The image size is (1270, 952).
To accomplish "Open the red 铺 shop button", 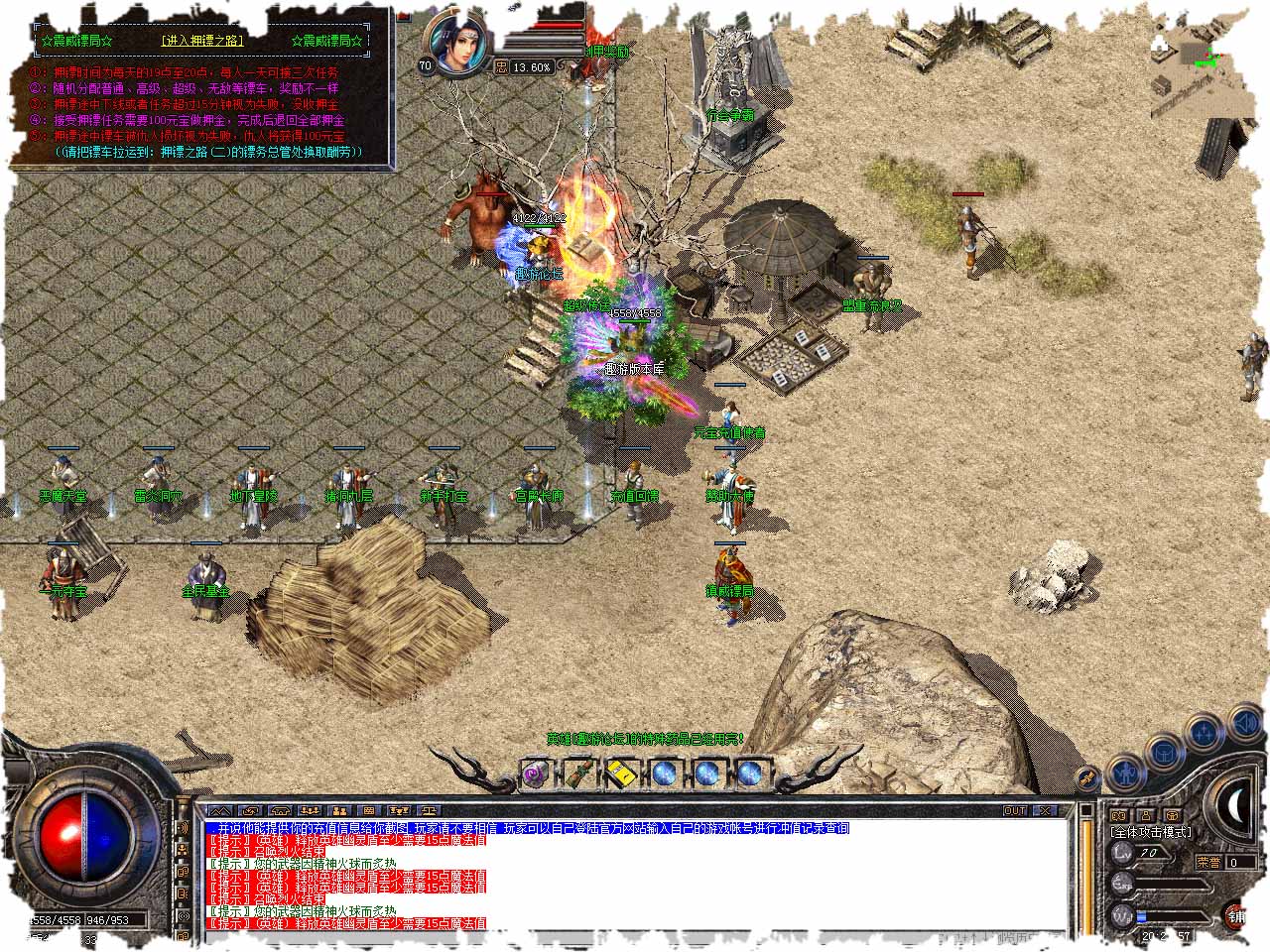I will [x=1236, y=916].
